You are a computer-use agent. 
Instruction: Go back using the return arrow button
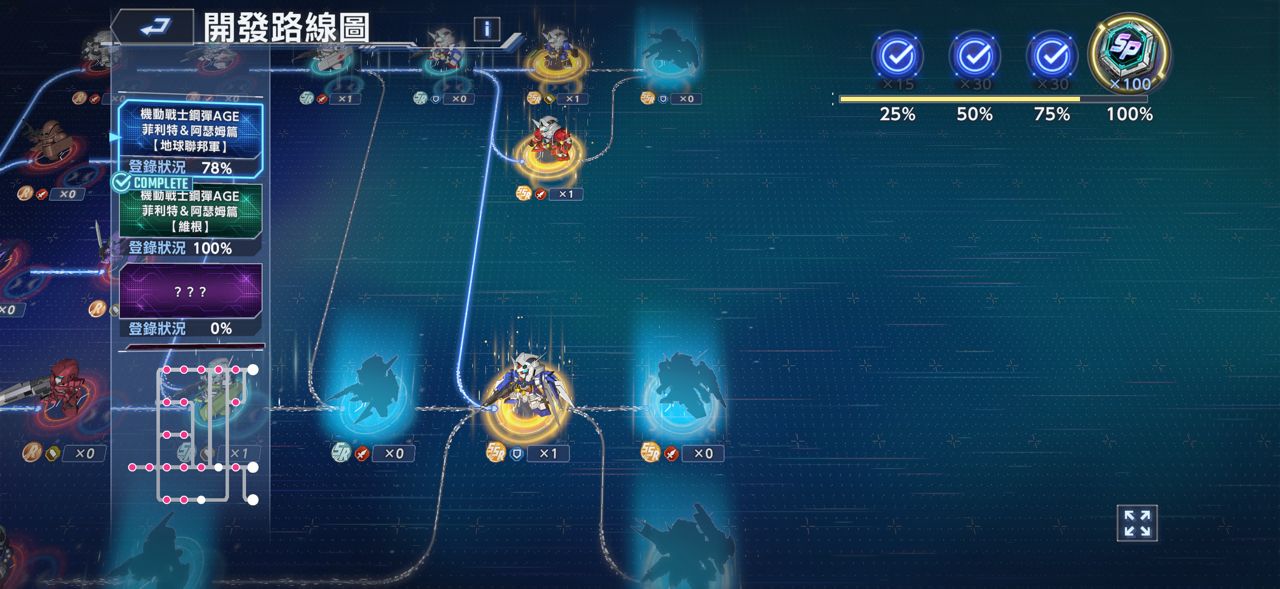[x=152, y=27]
